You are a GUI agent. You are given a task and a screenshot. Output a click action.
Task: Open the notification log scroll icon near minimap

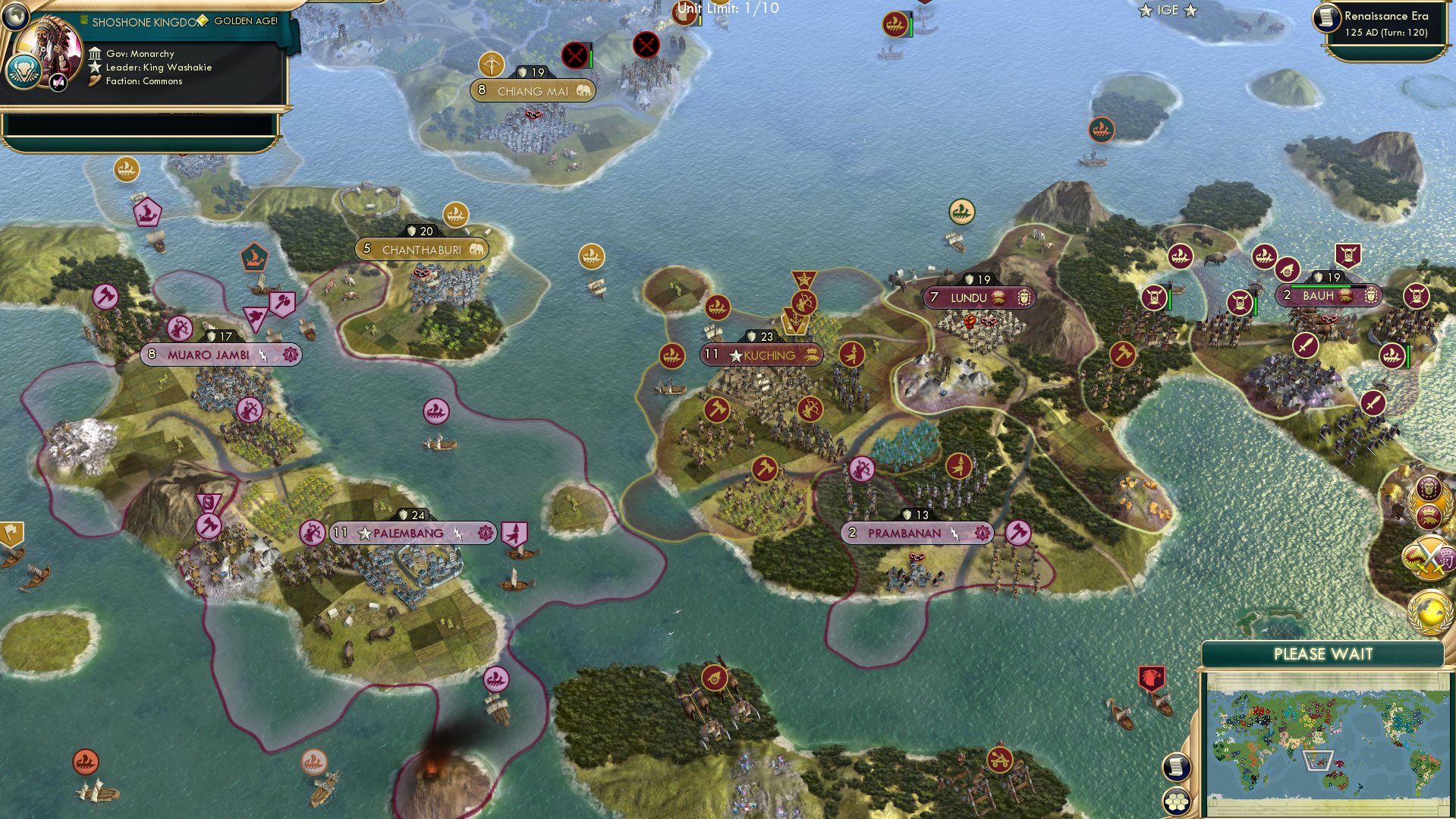click(1176, 768)
